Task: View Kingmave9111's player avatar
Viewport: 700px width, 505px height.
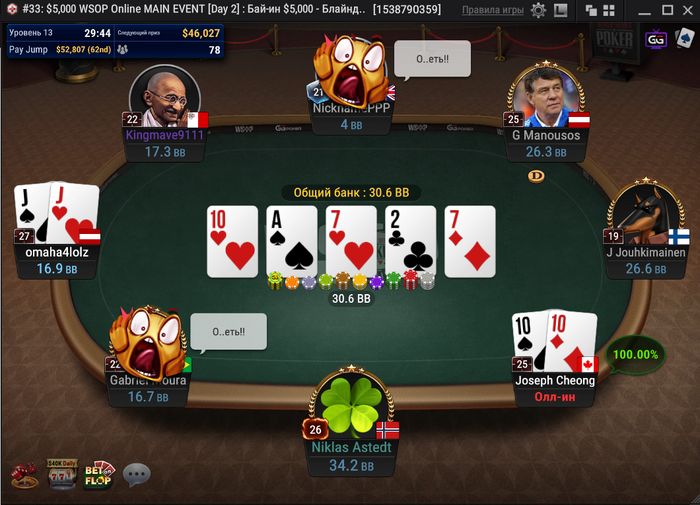Action: (x=165, y=97)
